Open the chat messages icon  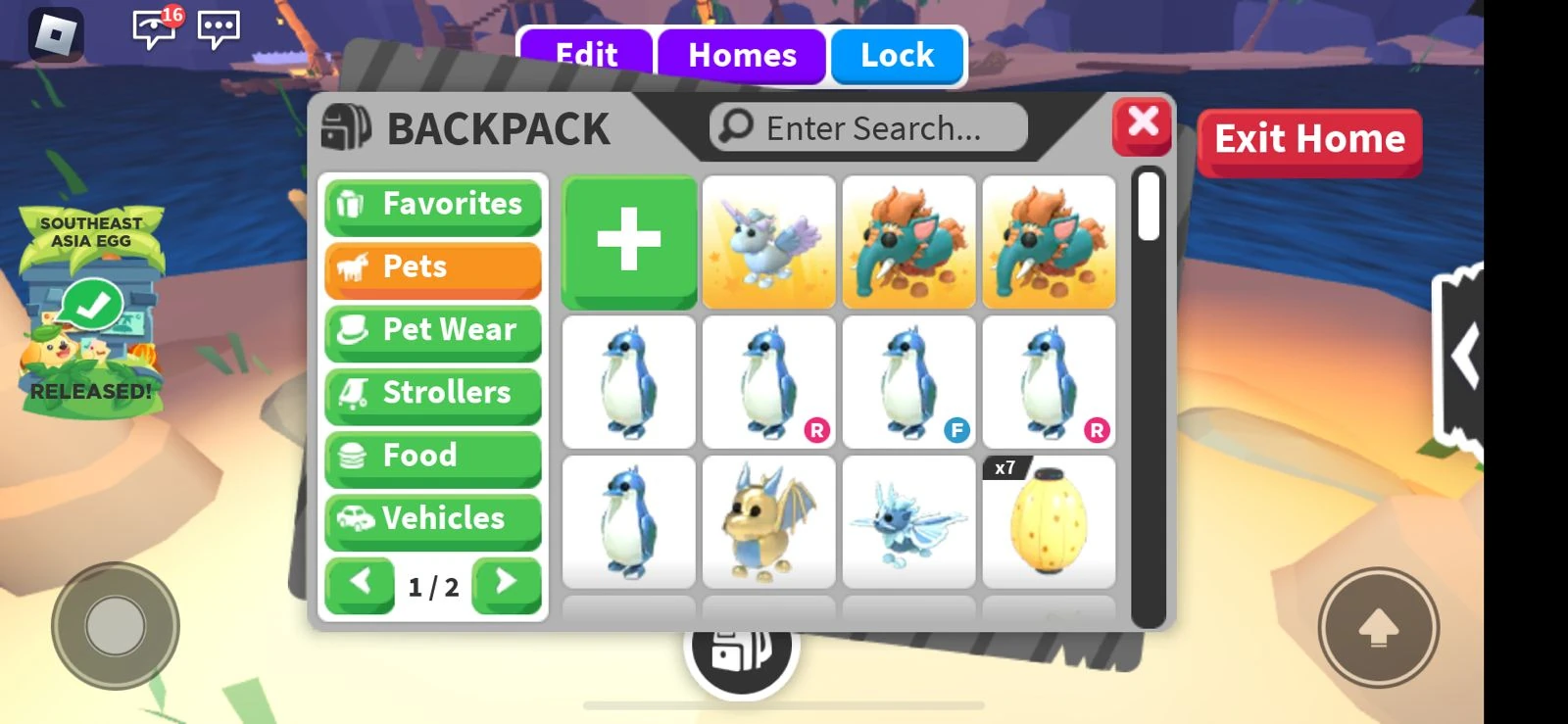tap(152, 26)
